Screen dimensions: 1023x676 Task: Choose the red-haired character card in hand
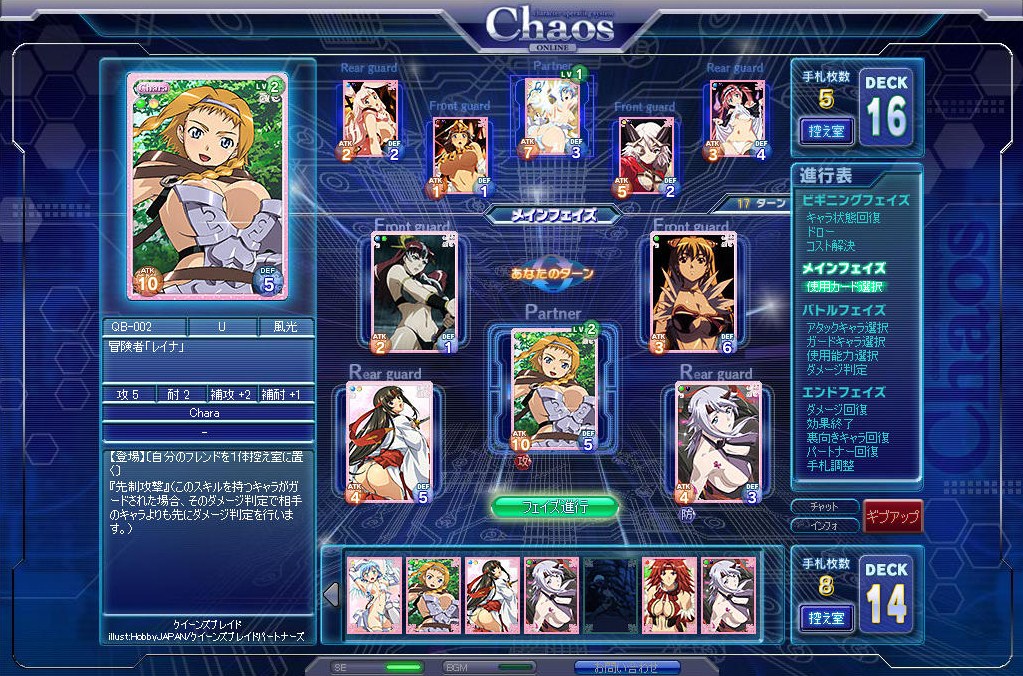point(669,596)
